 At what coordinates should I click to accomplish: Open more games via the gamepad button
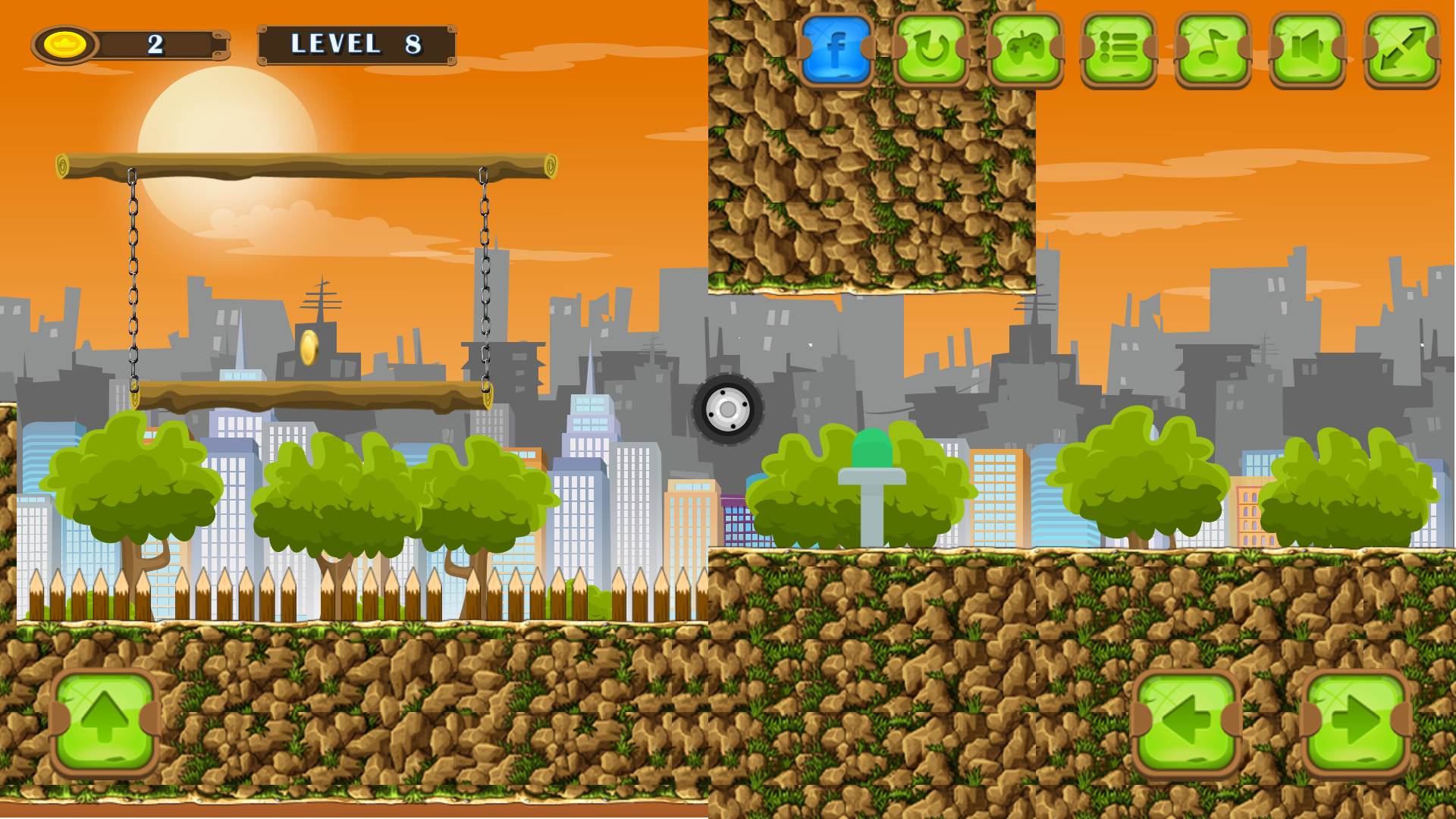(x=1025, y=49)
